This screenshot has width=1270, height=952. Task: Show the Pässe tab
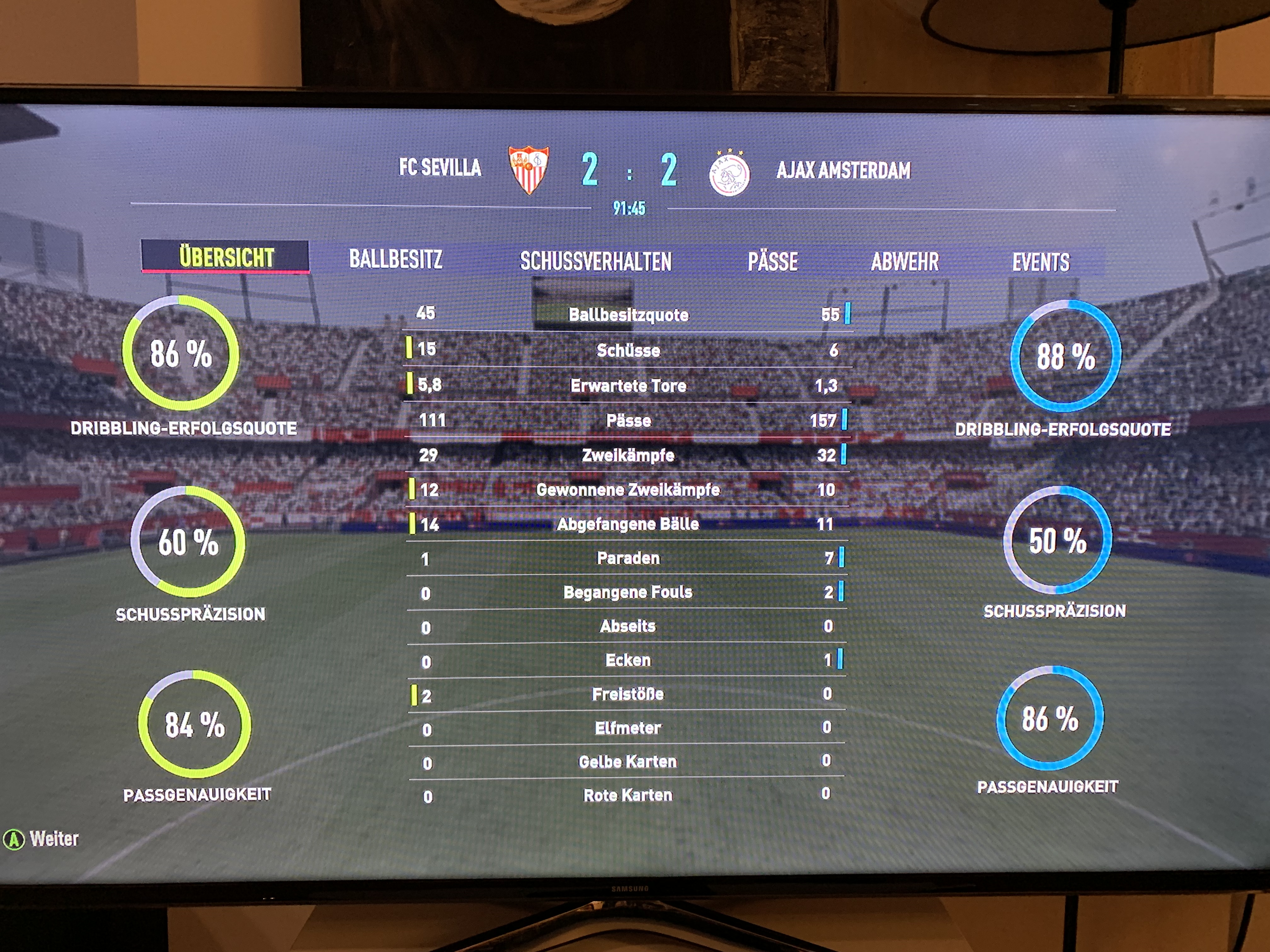pos(772,262)
